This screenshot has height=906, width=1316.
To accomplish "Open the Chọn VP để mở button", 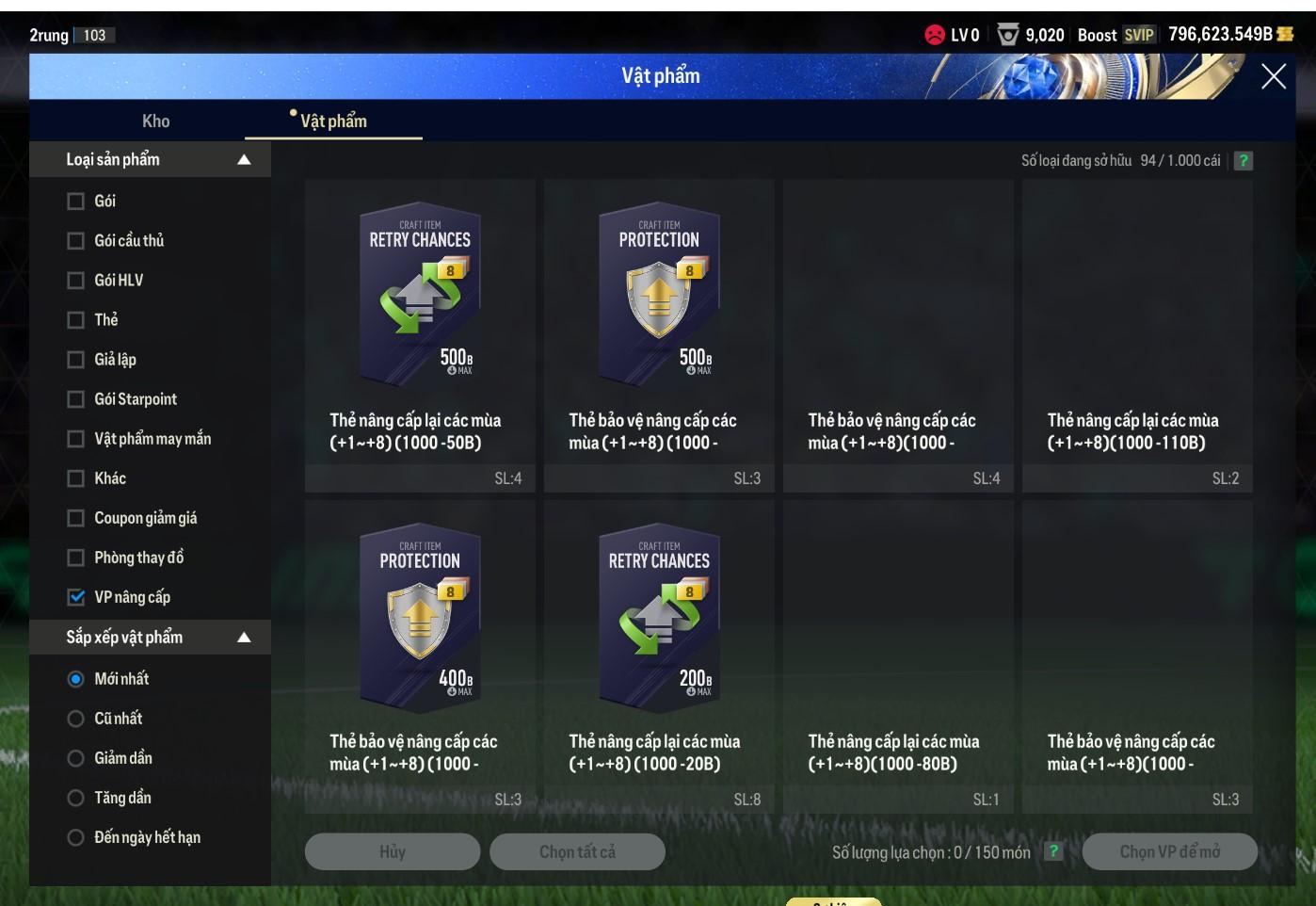I will coord(1169,851).
